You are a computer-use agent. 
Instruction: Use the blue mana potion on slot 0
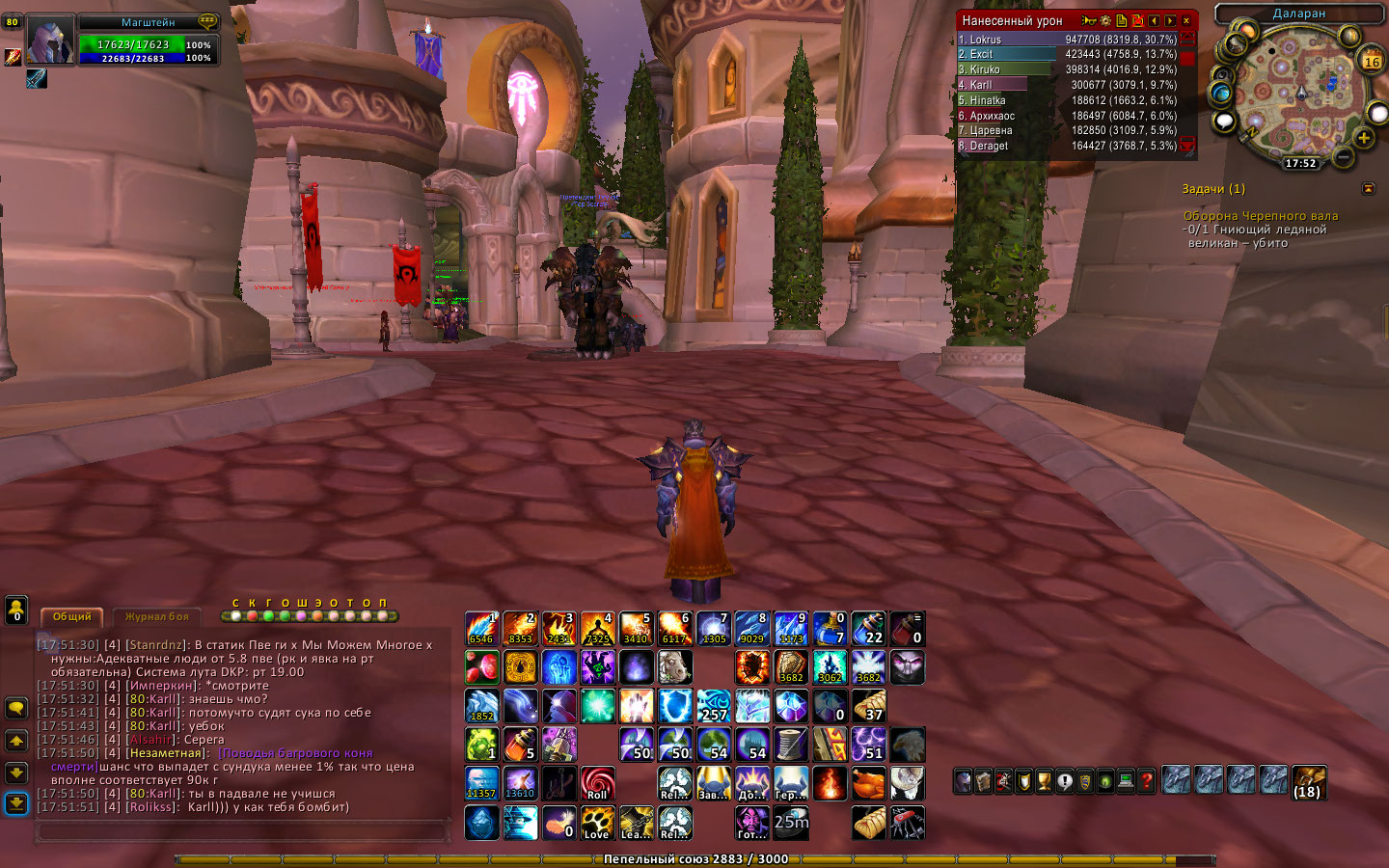(x=829, y=629)
